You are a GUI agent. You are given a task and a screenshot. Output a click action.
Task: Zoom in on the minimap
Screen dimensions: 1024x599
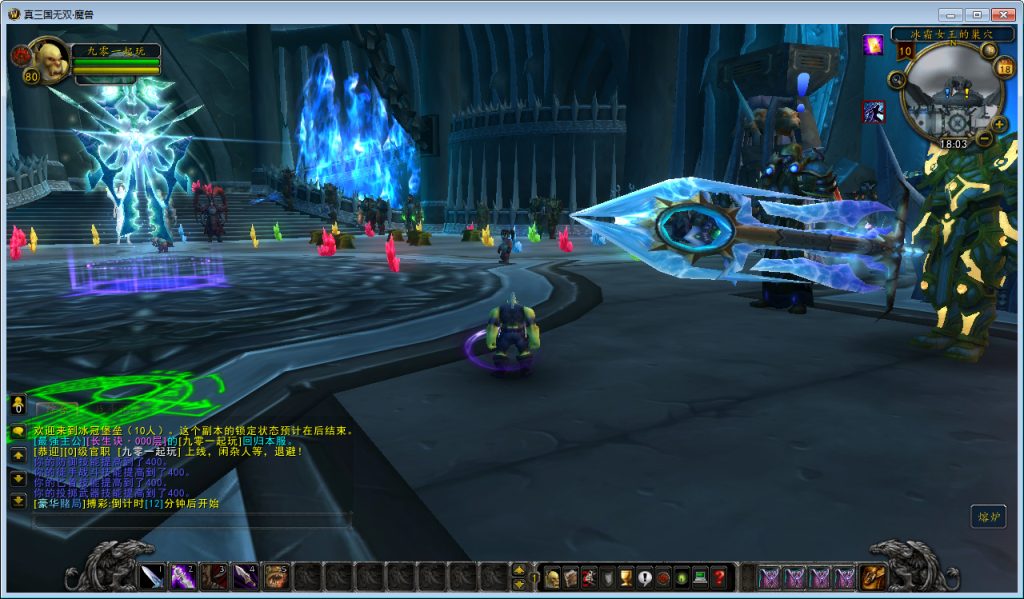click(998, 124)
